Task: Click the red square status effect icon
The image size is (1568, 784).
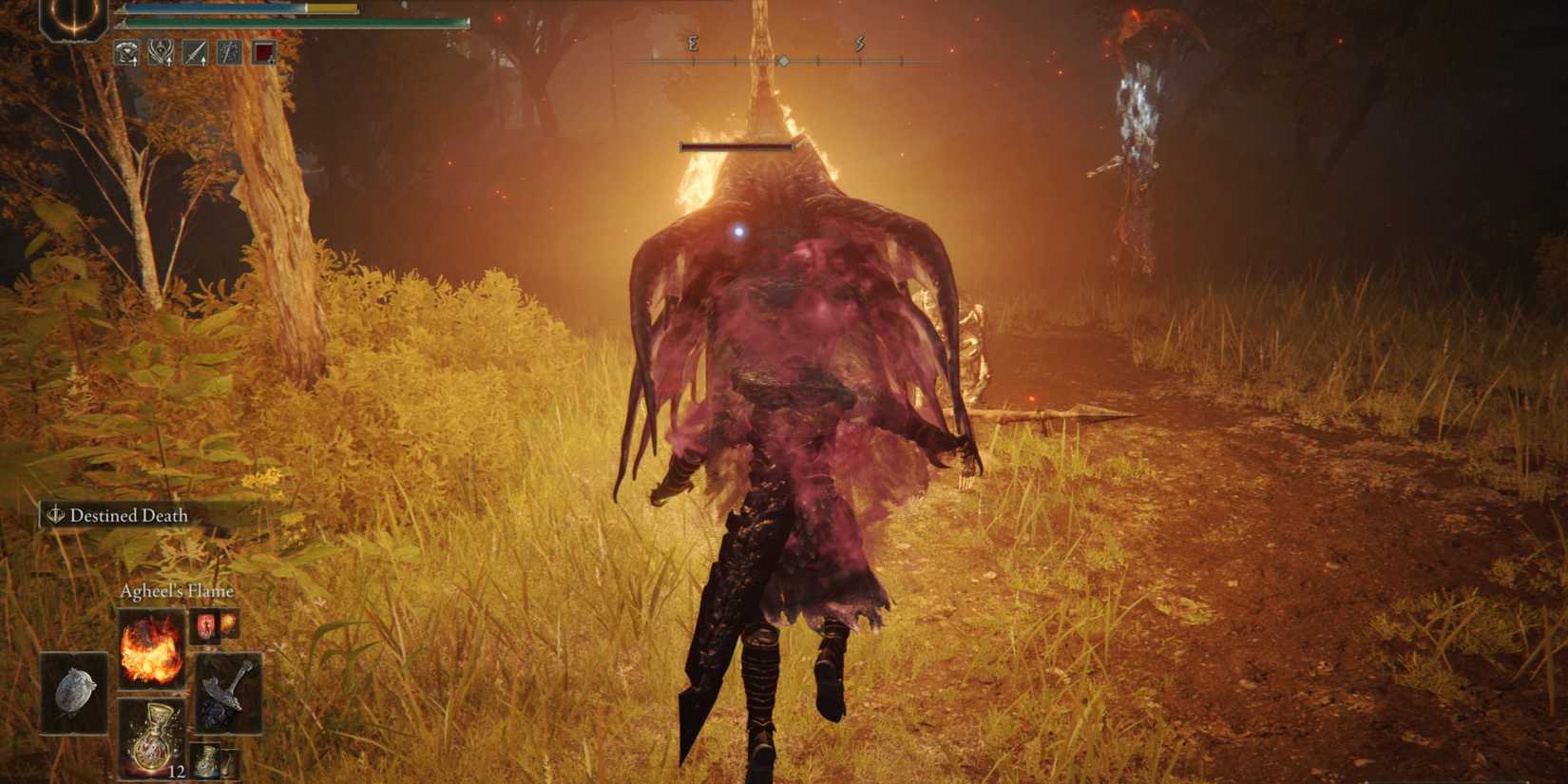Action: coord(263,52)
